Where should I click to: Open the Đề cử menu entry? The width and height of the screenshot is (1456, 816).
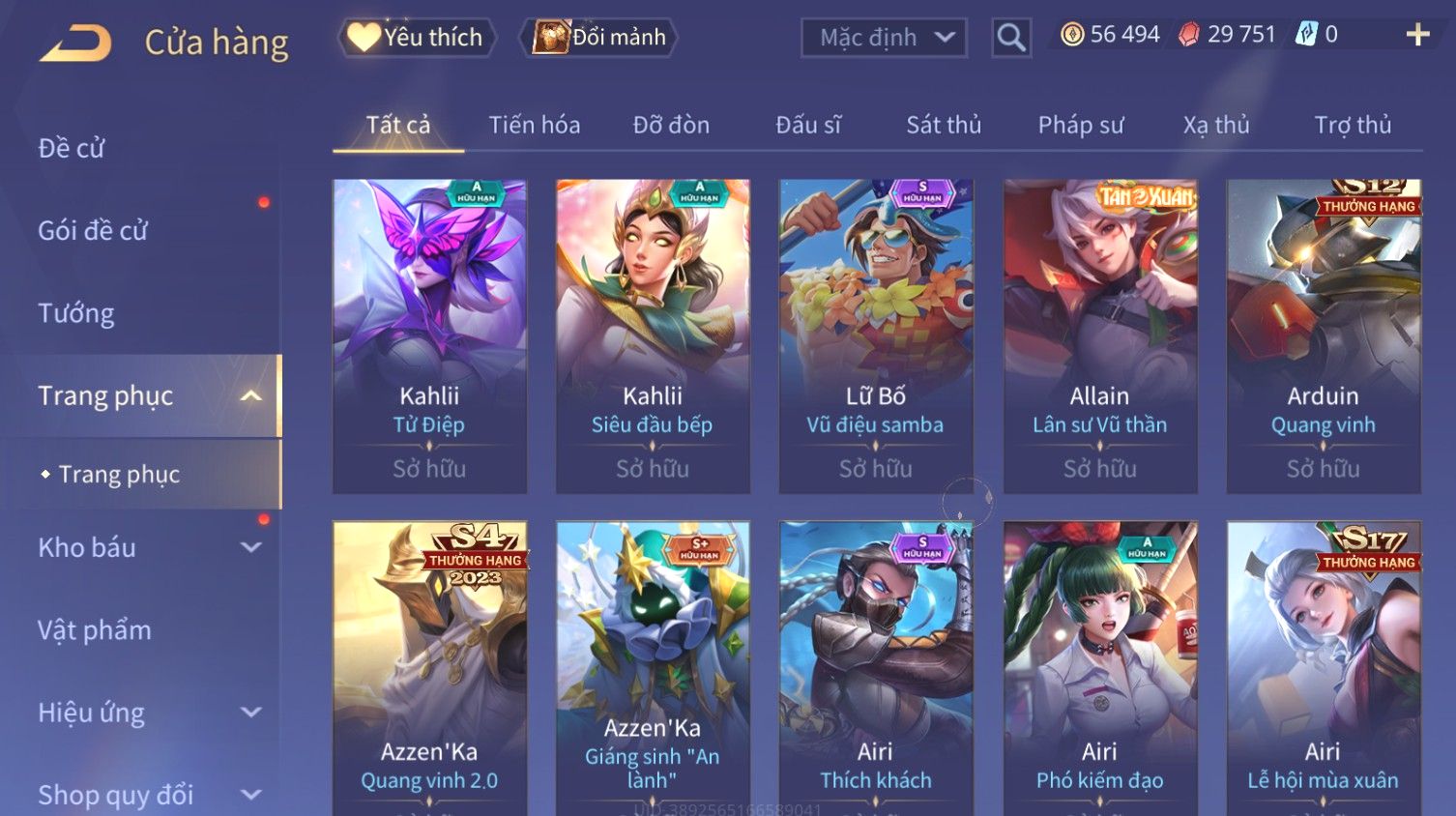click(72, 148)
